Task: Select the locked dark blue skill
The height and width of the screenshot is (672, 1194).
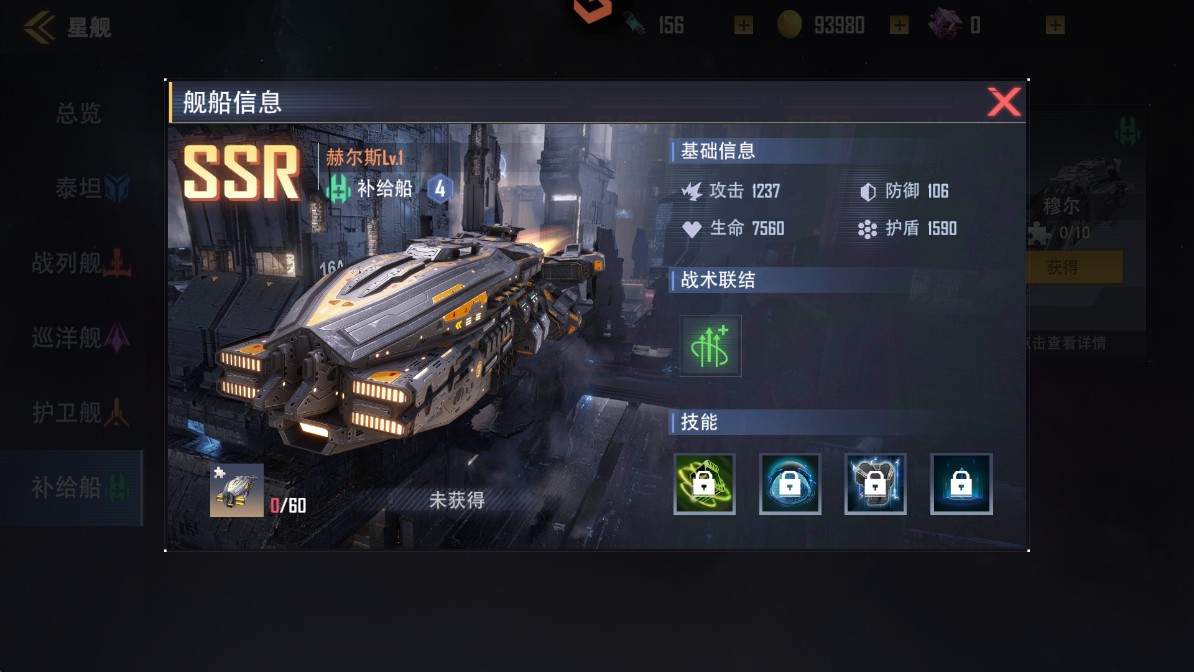Action: [x=961, y=484]
